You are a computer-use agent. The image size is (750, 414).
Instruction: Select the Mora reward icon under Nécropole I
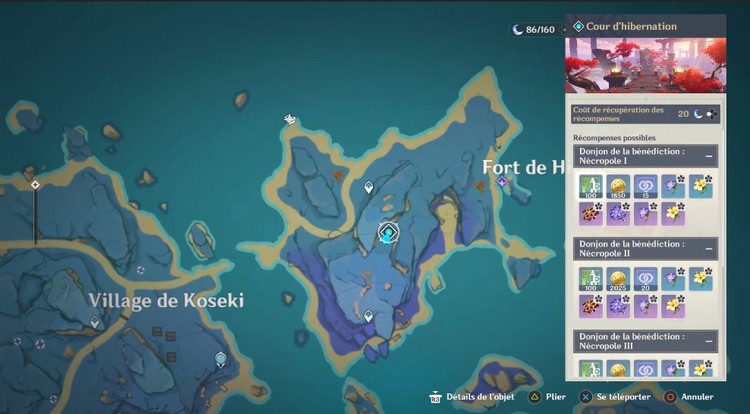click(x=617, y=186)
